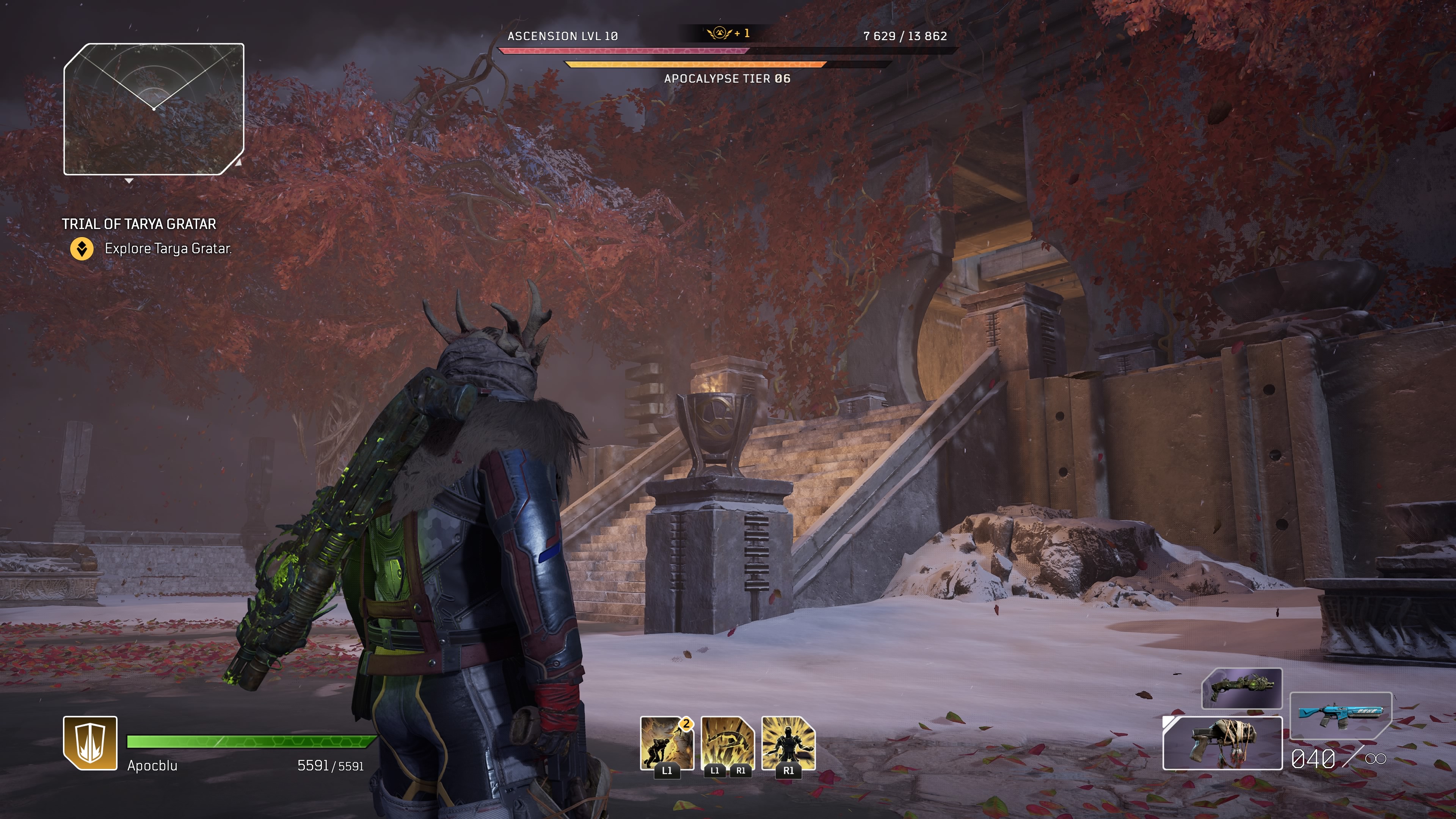1456x819 pixels.
Task: Use the leaping ground-slam skill icon
Action: pyautogui.click(x=728, y=743)
